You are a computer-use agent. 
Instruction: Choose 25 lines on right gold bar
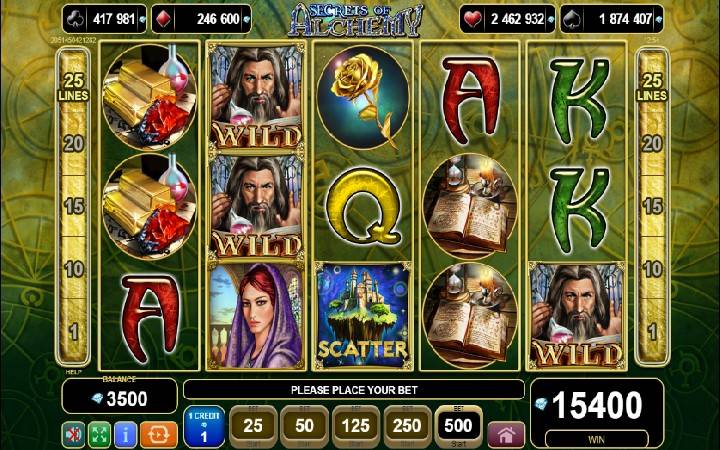[x=651, y=88]
